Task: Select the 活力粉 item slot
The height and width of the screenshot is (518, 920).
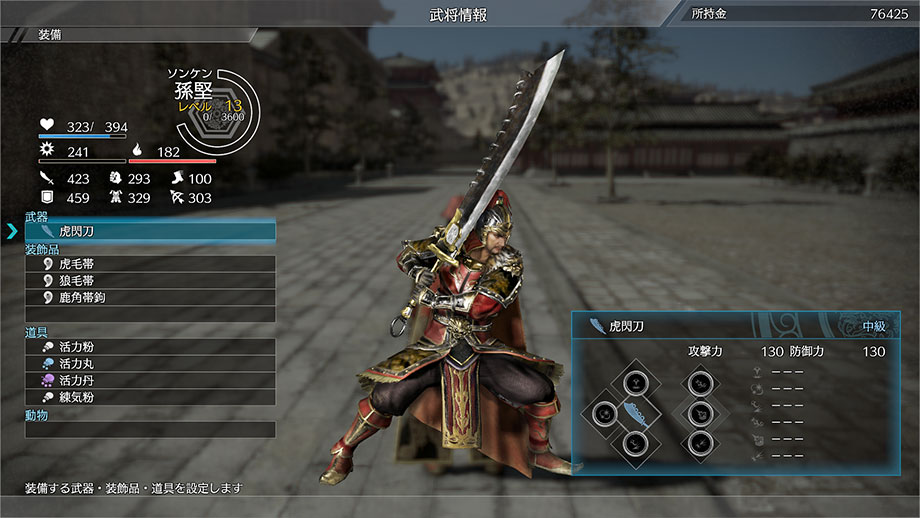Action: [x=150, y=347]
